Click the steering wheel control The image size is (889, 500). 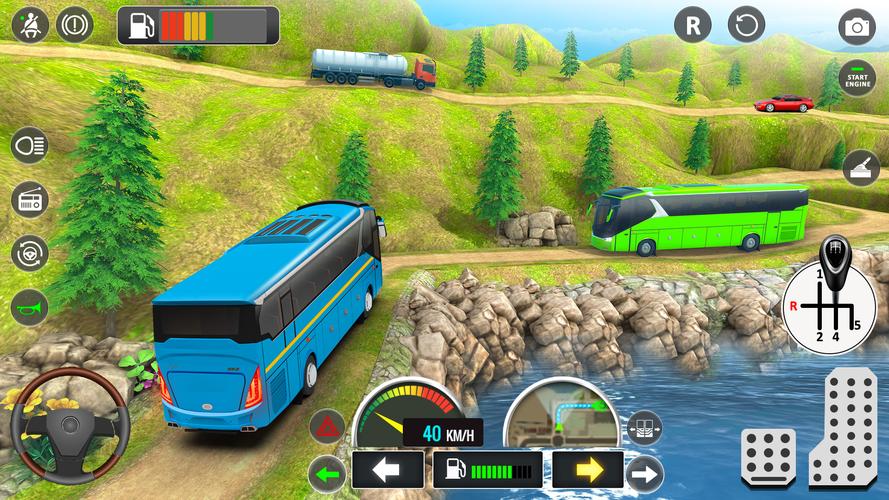pos(68,424)
